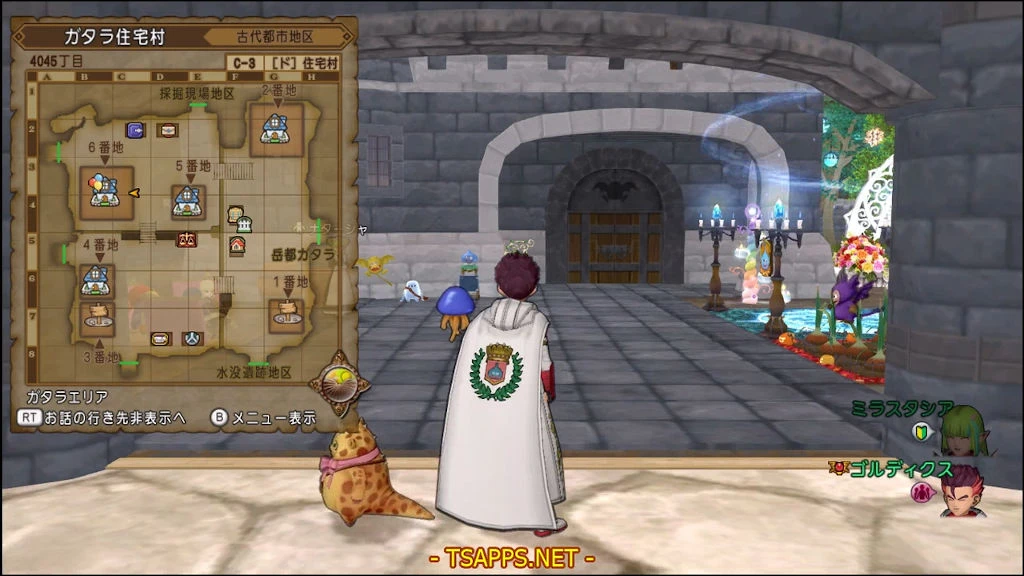Click the 古代都市地区 district label

(x=276, y=37)
